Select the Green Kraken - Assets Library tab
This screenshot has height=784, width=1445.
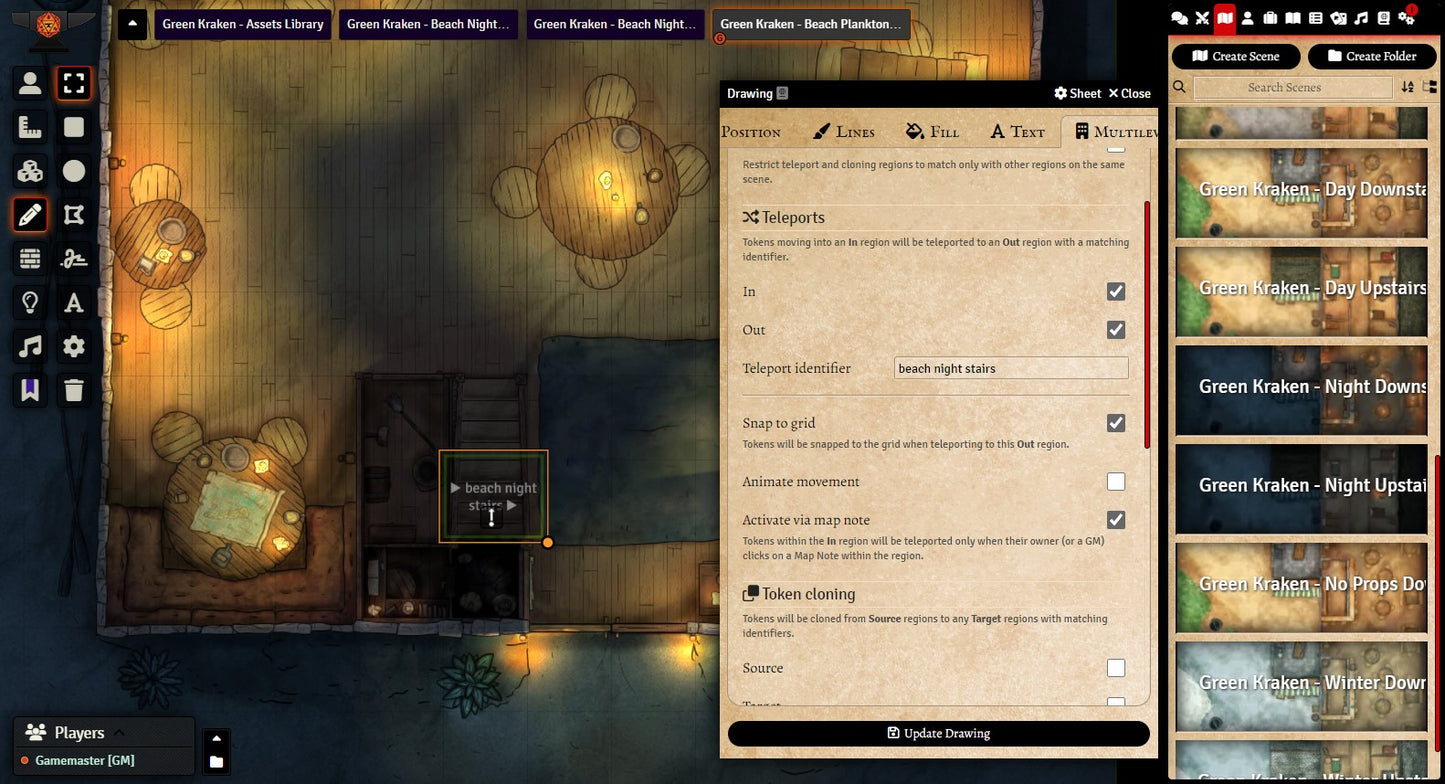(x=243, y=24)
